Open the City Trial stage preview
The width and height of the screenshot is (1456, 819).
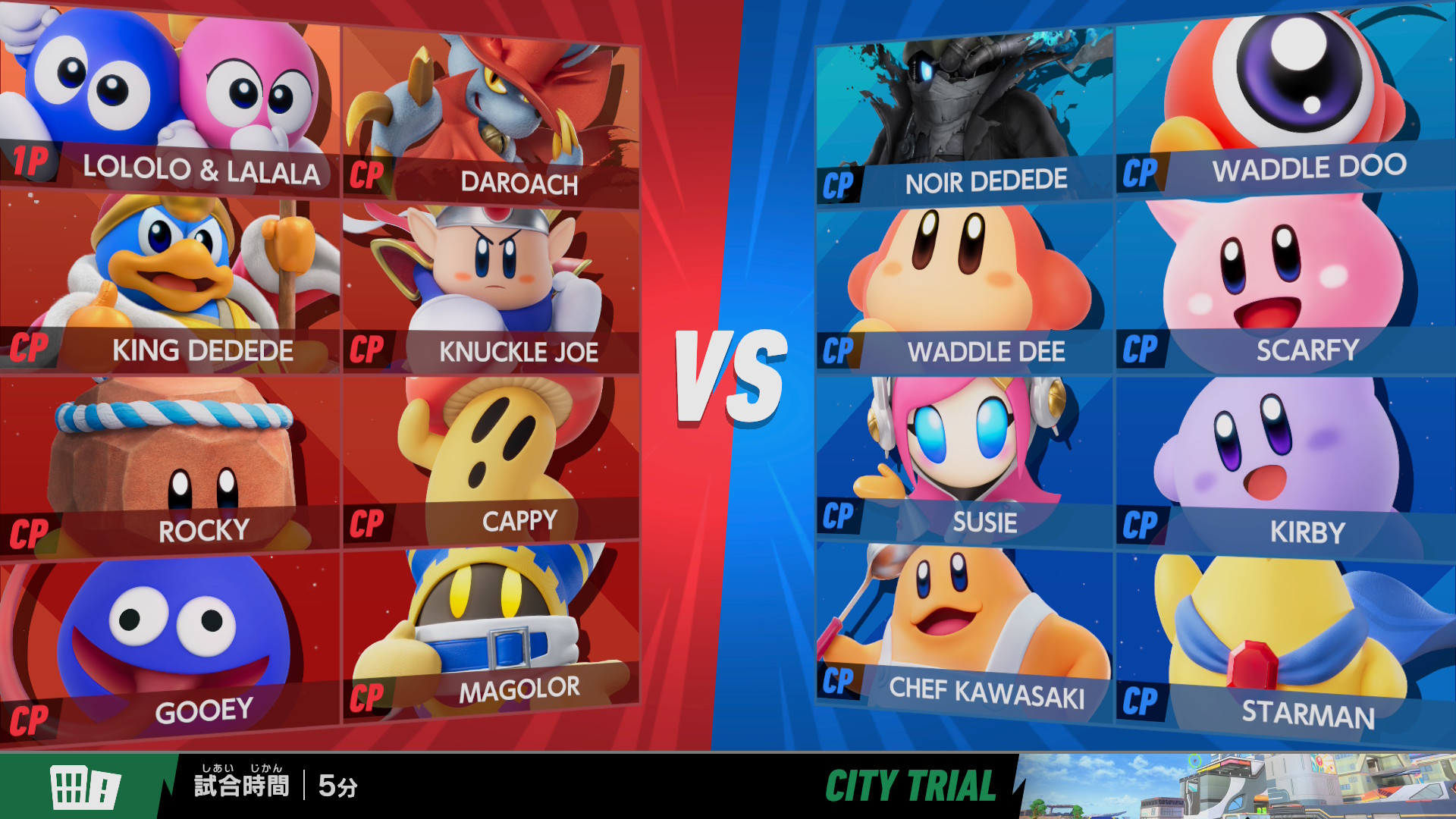tap(1236, 786)
